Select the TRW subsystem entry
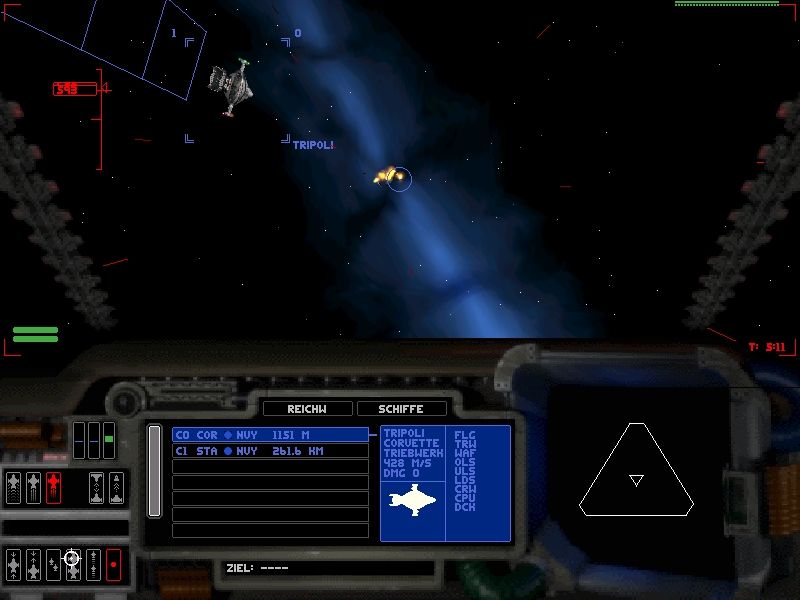The width and height of the screenshot is (800, 600). coord(465,444)
